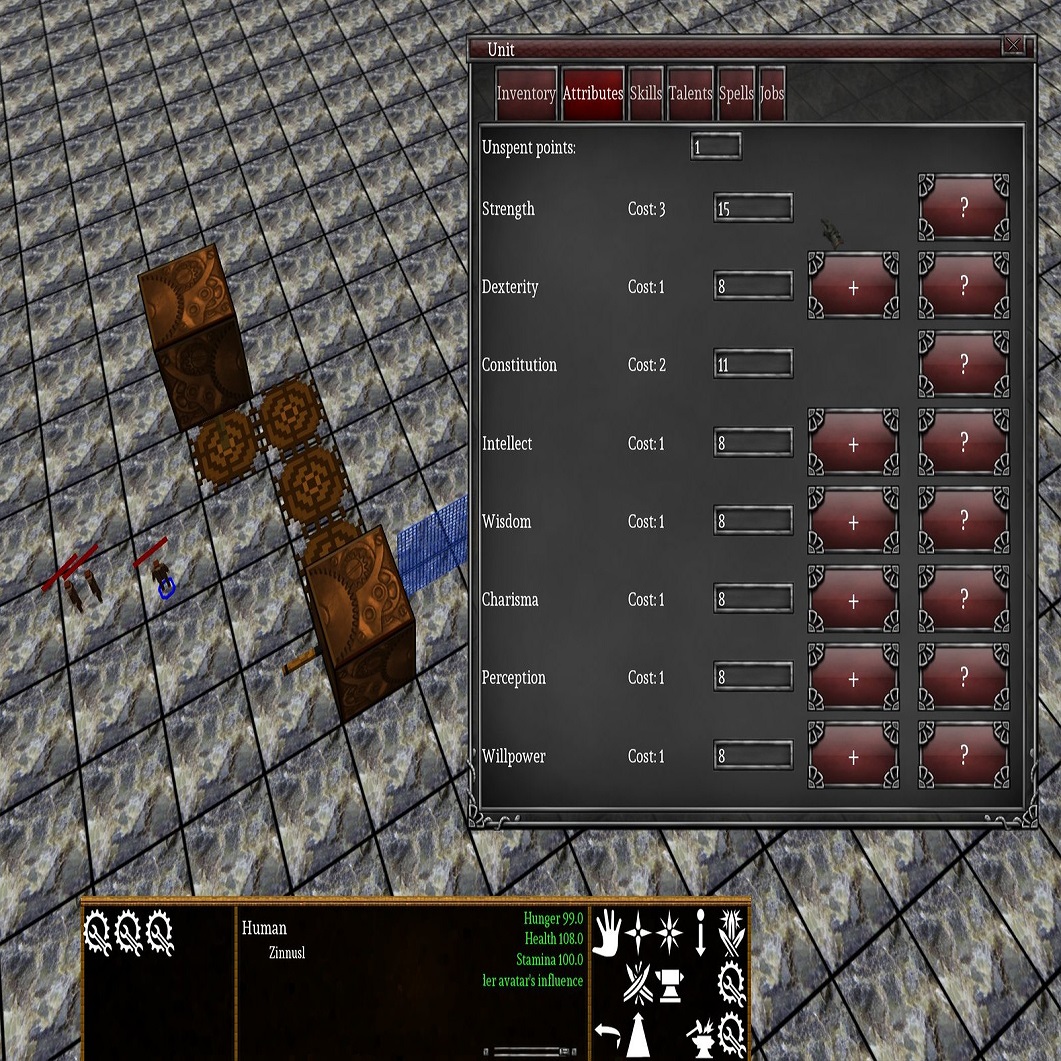Spend a point on Willpower
1061x1061 pixels.
[x=853, y=756]
